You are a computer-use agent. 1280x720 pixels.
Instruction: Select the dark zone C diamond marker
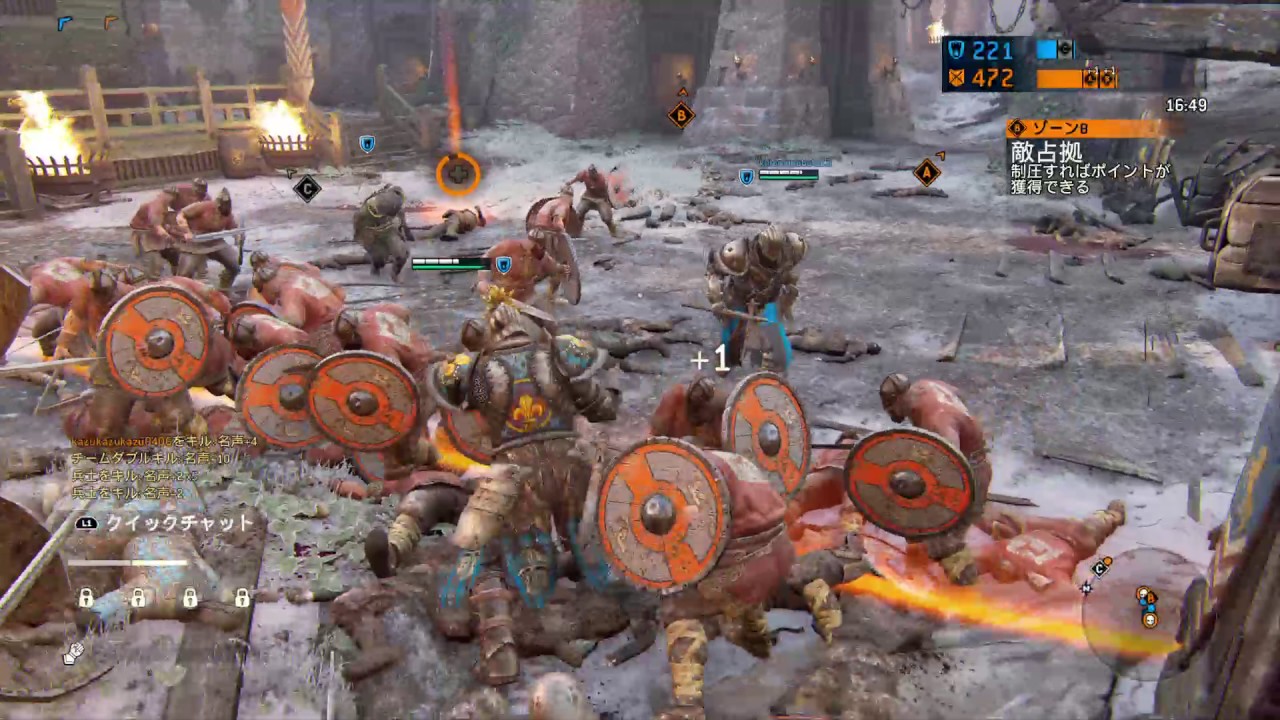[x=307, y=188]
